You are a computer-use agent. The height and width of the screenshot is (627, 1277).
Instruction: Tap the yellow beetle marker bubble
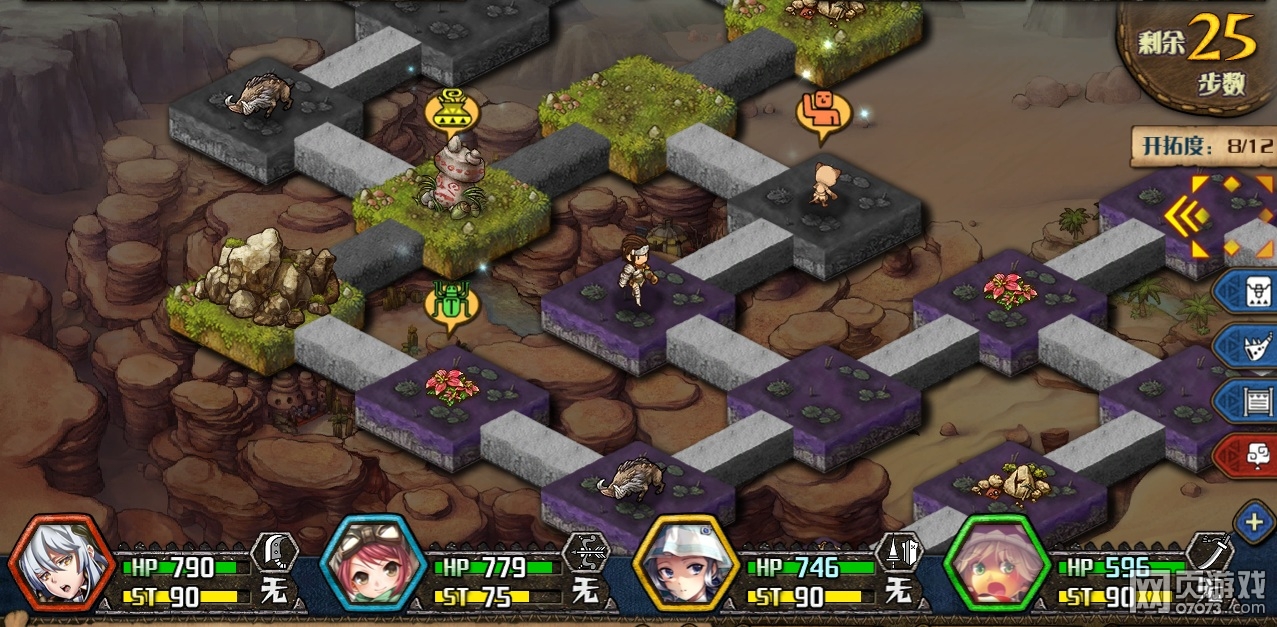pyautogui.click(x=452, y=304)
